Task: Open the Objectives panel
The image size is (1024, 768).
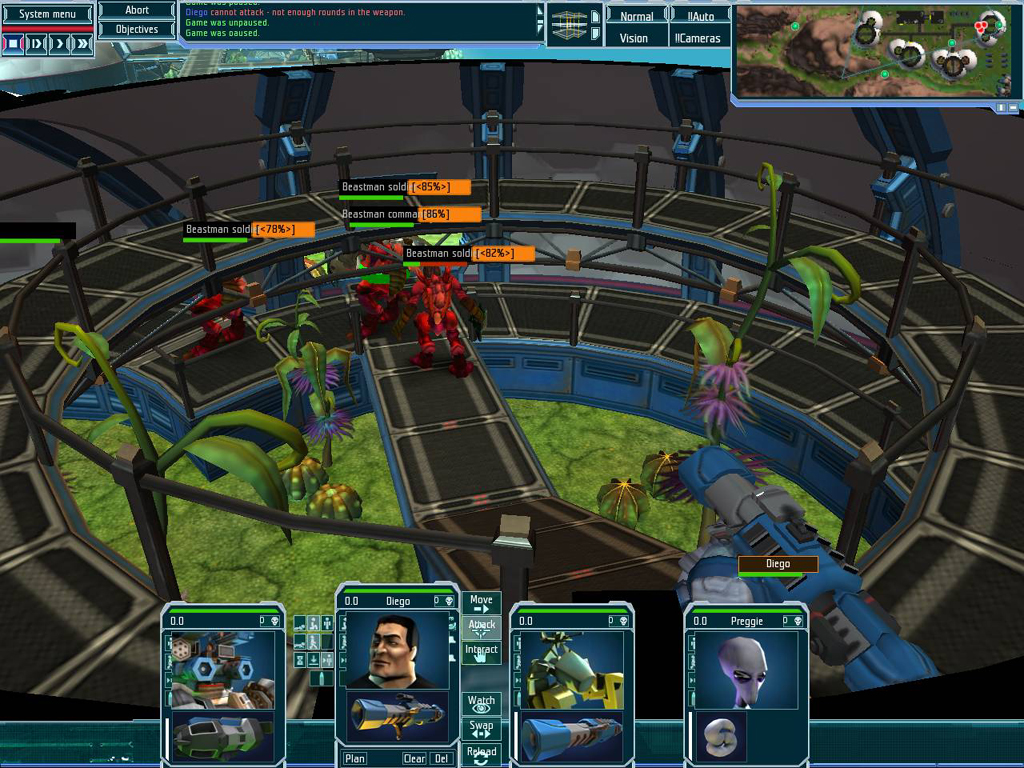Action: coord(137,30)
